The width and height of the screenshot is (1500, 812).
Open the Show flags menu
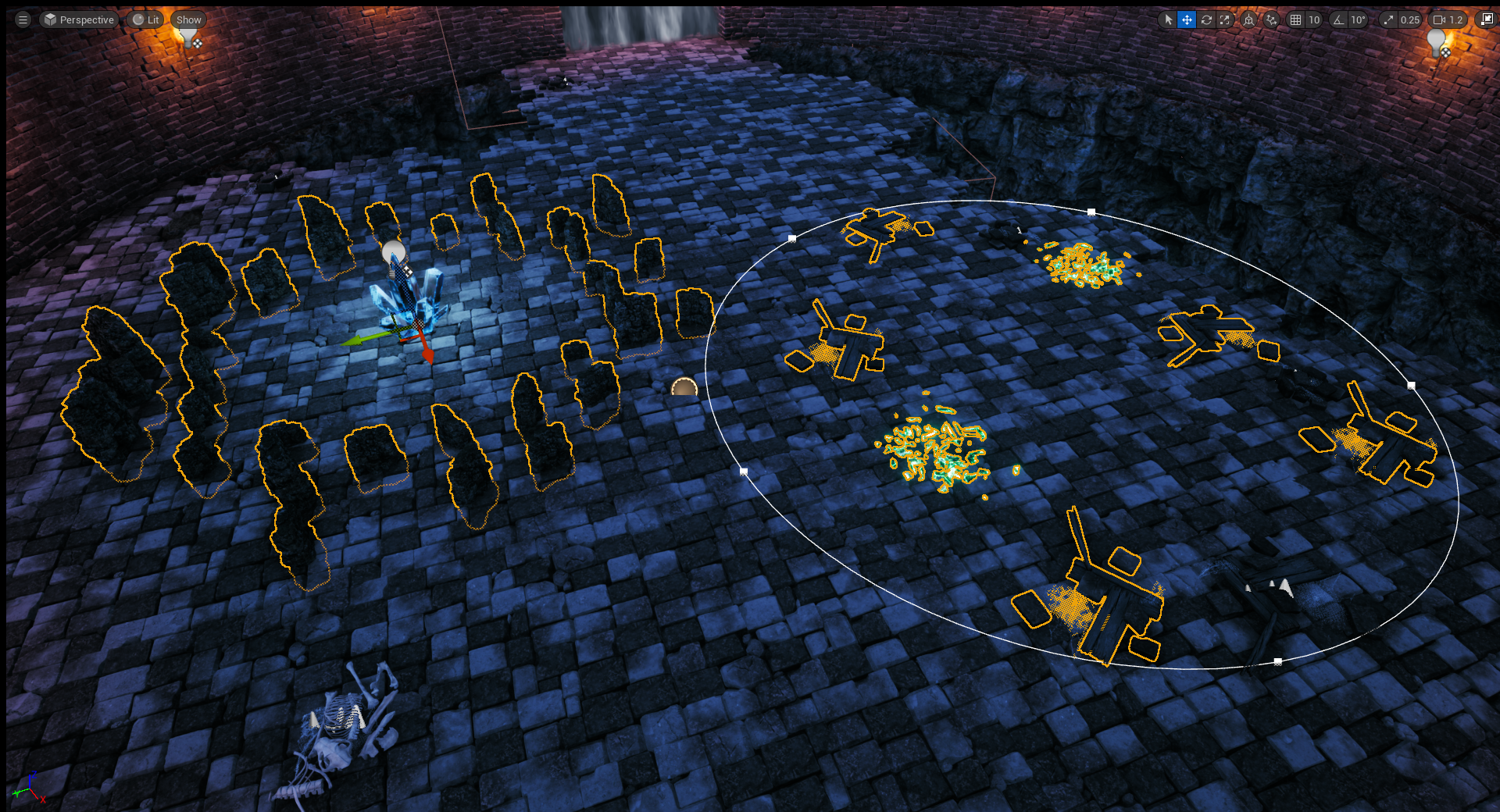[x=188, y=20]
